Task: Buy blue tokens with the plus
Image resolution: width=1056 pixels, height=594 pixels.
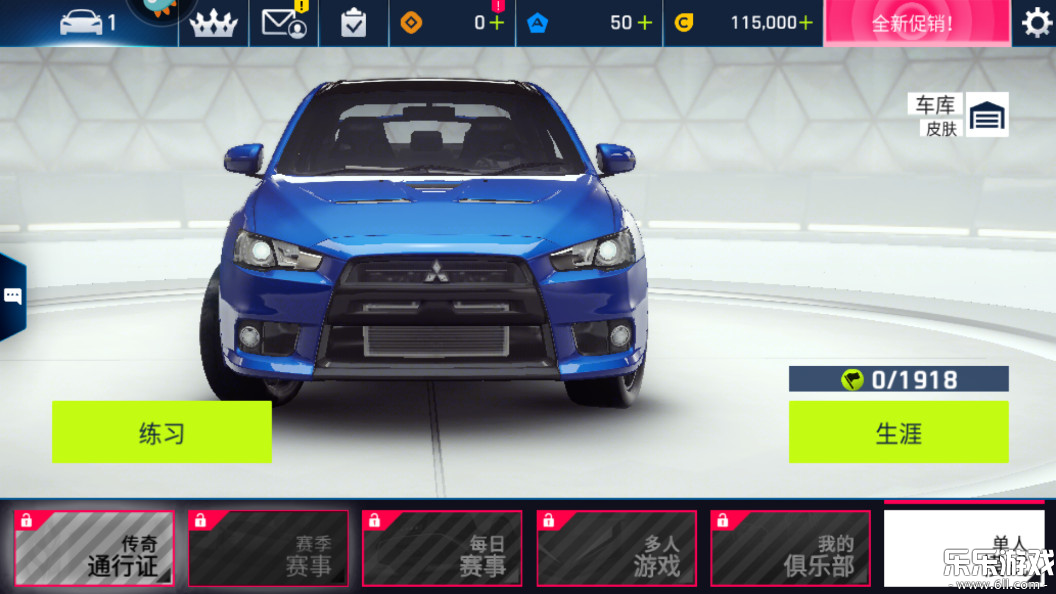Action: pos(644,23)
